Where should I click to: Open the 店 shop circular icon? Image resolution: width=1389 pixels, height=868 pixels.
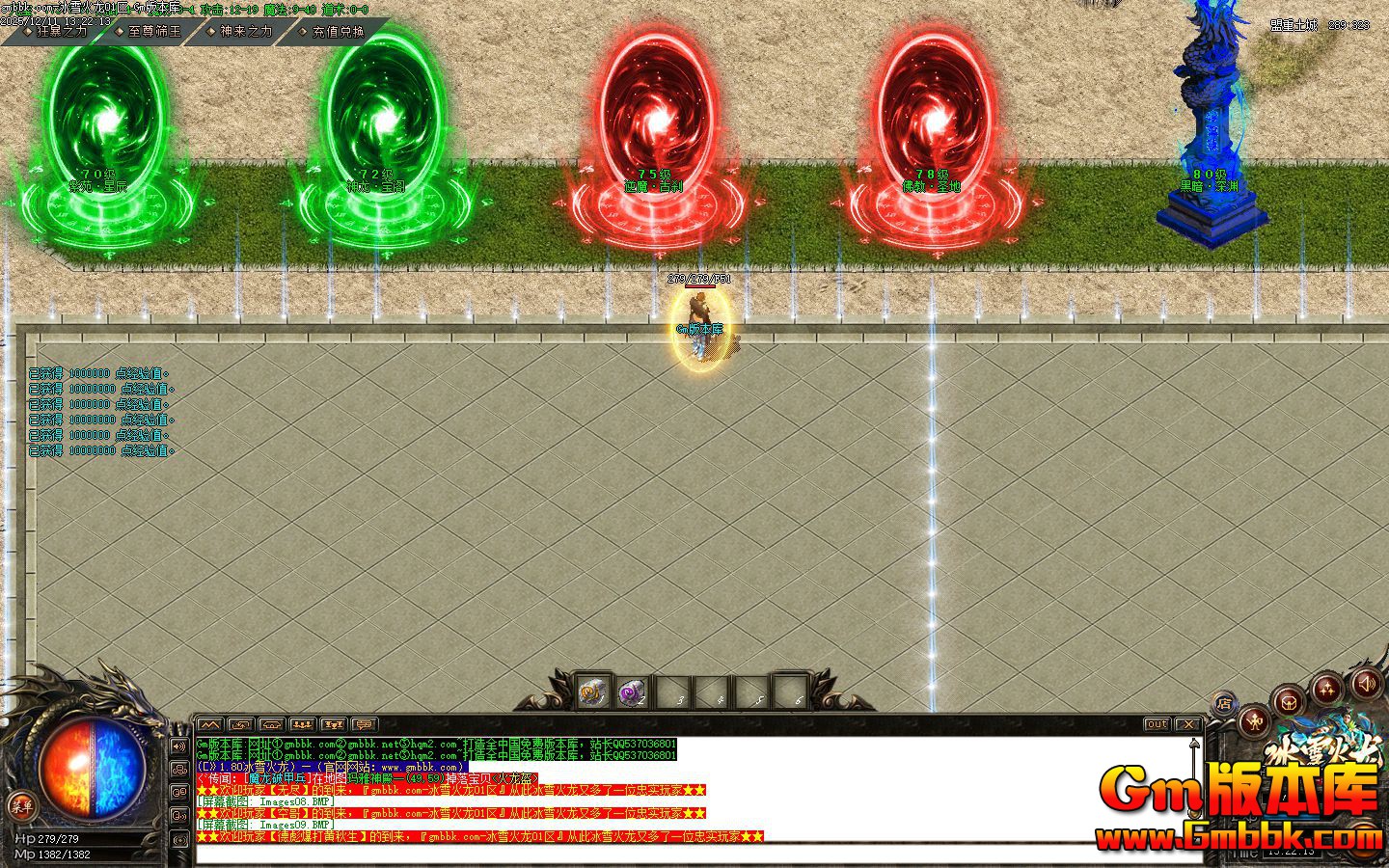1225,702
